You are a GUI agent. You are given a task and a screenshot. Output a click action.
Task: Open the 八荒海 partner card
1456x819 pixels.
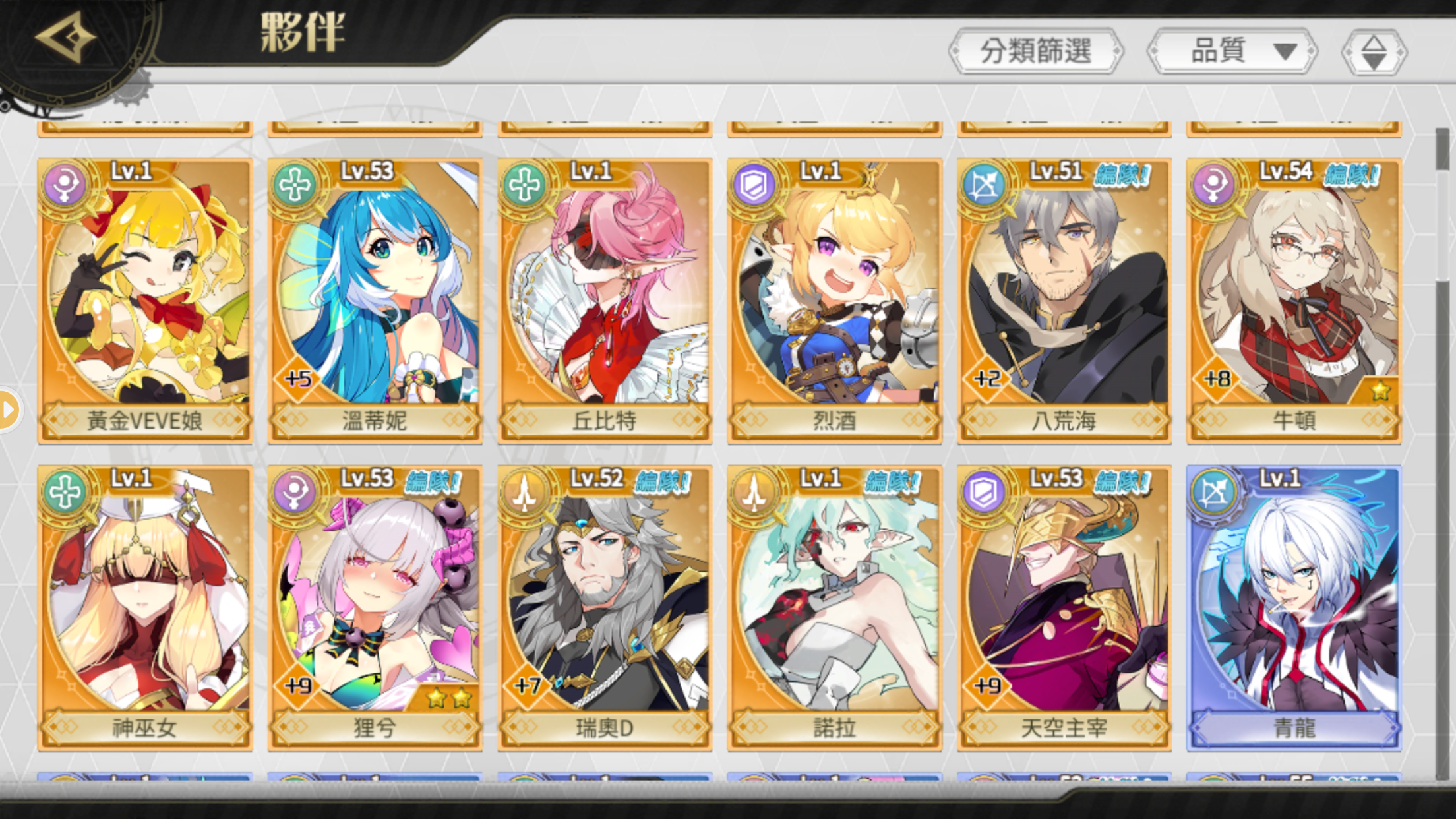pyautogui.click(x=1064, y=300)
